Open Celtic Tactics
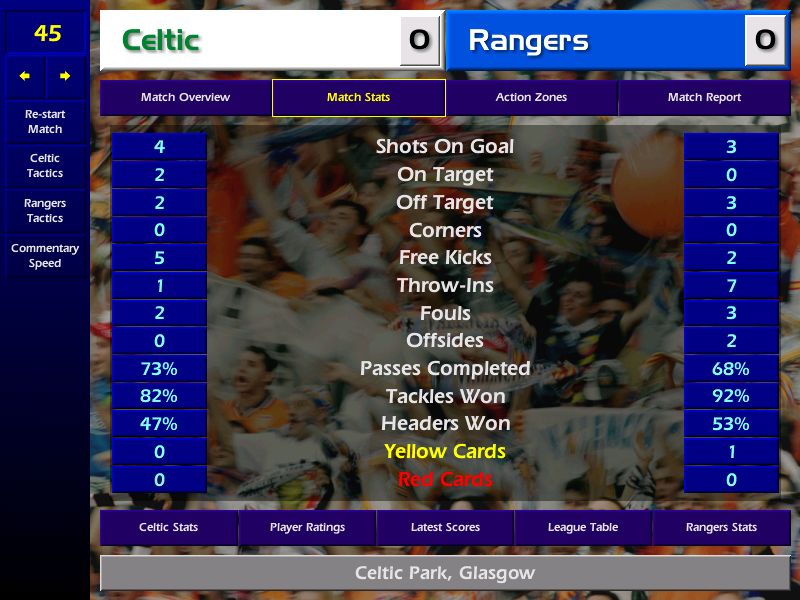 45,166
